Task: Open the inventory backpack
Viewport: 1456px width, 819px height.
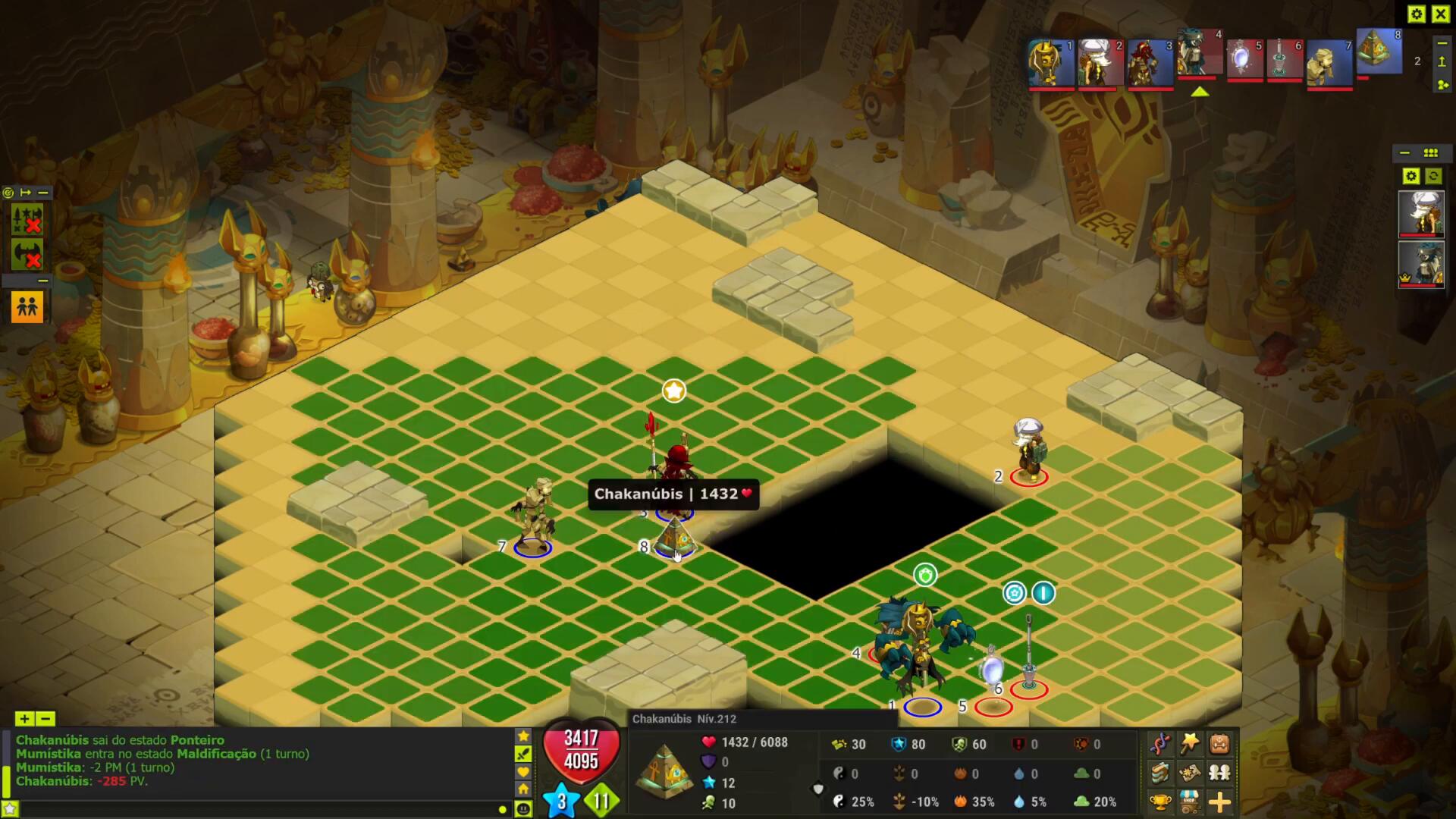Action: [x=1219, y=743]
